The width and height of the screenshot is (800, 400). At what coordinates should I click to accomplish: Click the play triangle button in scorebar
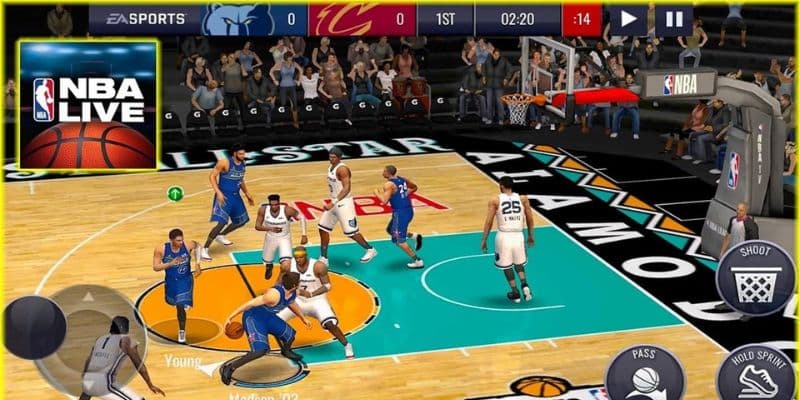tap(629, 18)
